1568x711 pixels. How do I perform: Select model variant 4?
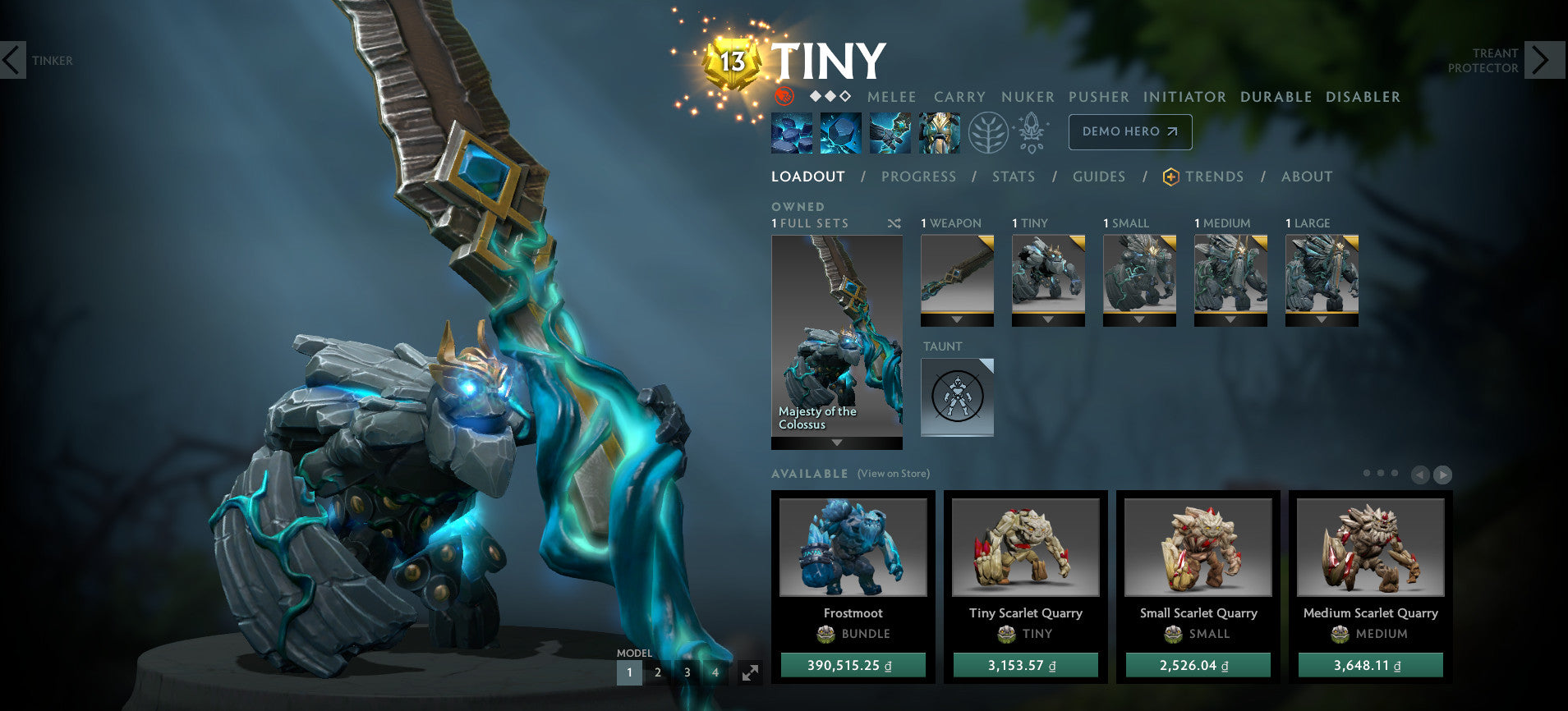(715, 672)
